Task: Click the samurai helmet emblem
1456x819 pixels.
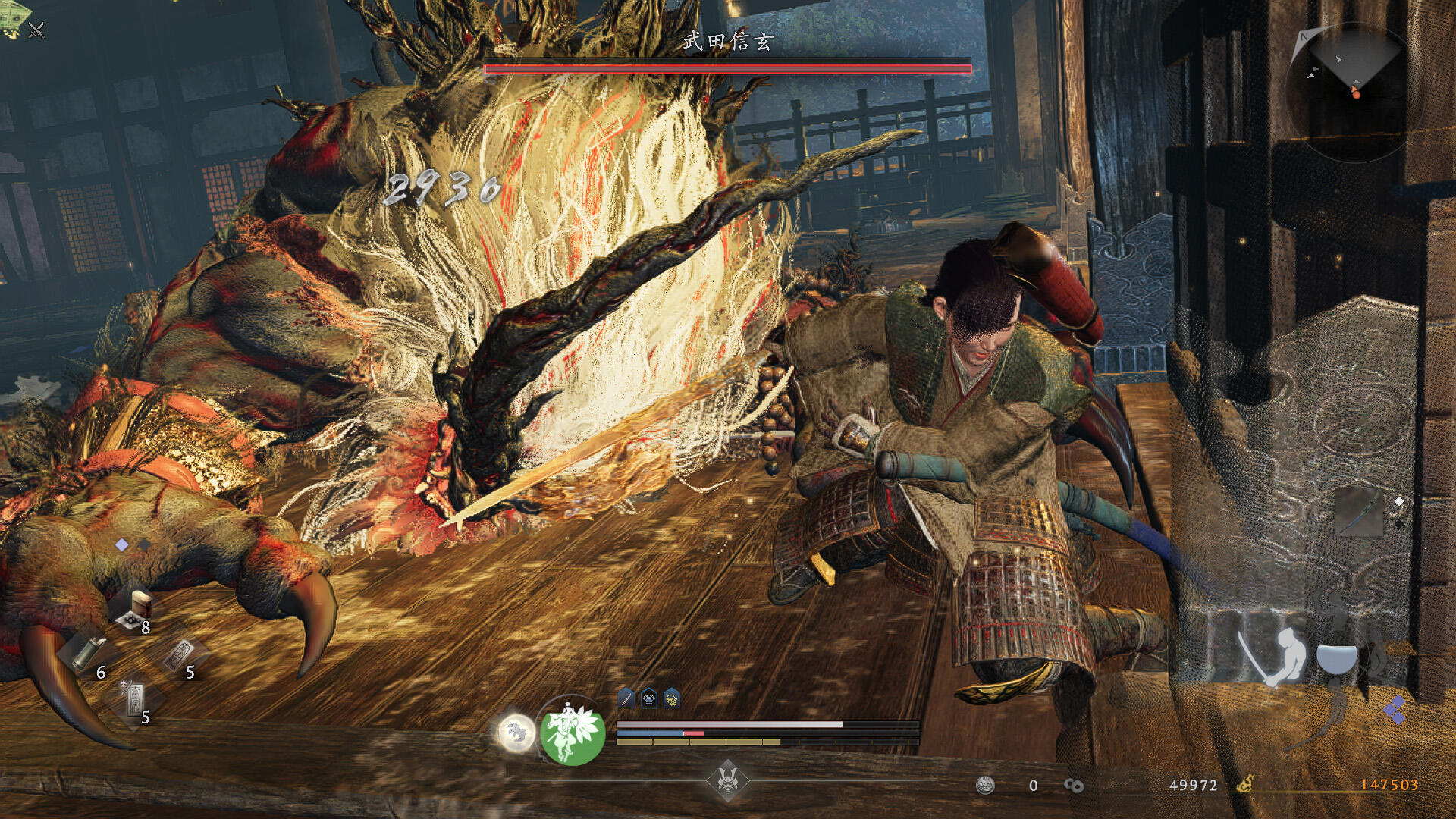Action: [728, 780]
